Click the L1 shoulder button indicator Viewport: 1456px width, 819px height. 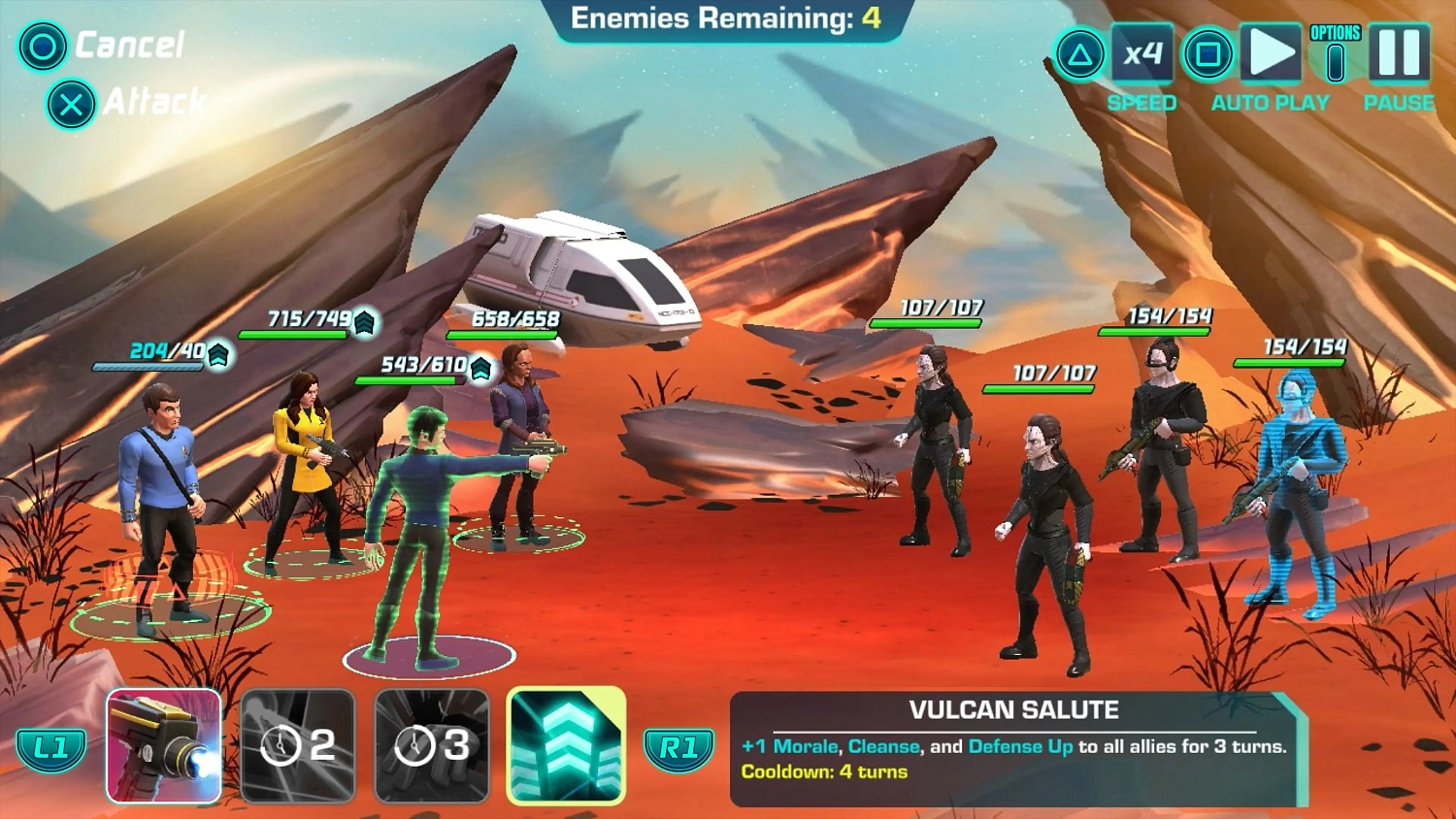click(x=50, y=749)
